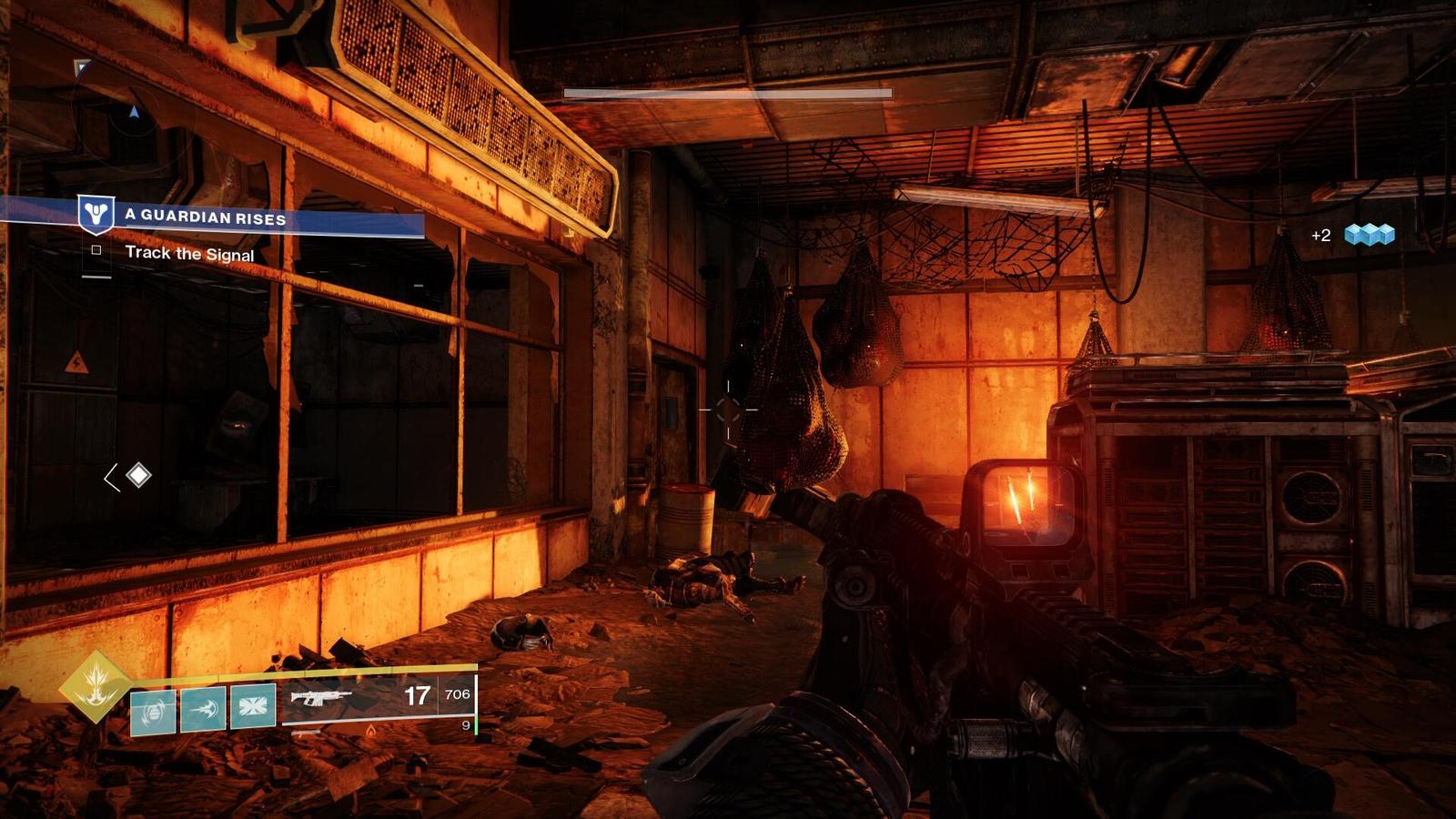This screenshot has height=819, width=1456.
Task: Click the blue Glimmer cubes icon
Action: 1370,235
